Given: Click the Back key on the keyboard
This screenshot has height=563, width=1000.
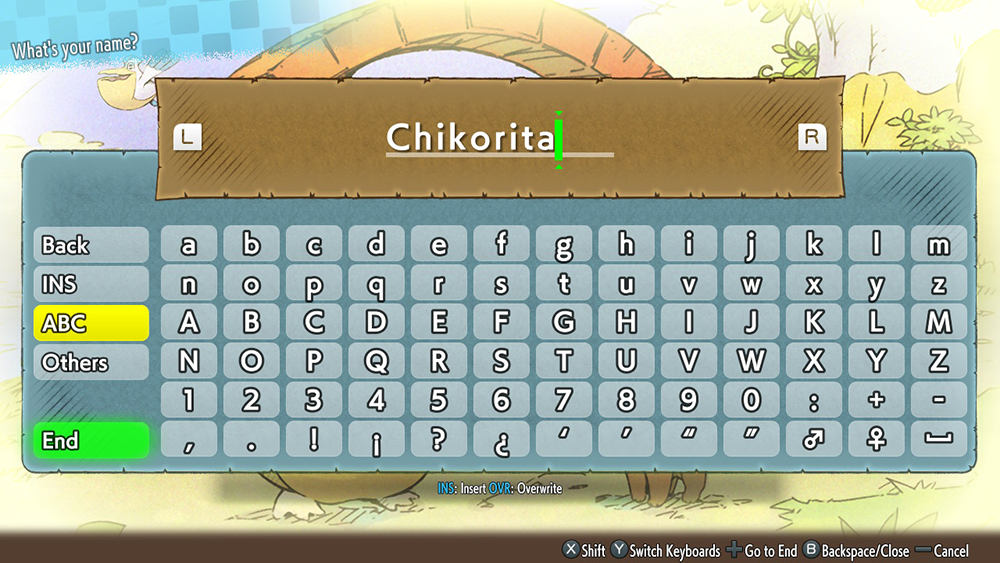Looking at the screenshot, I should coord(91,245).
